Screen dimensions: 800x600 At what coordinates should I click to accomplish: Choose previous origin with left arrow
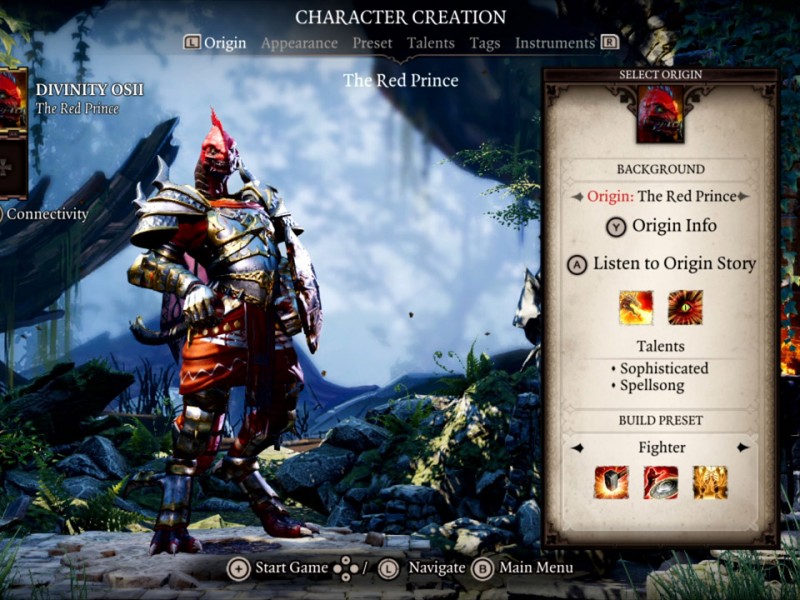[577, 197]
